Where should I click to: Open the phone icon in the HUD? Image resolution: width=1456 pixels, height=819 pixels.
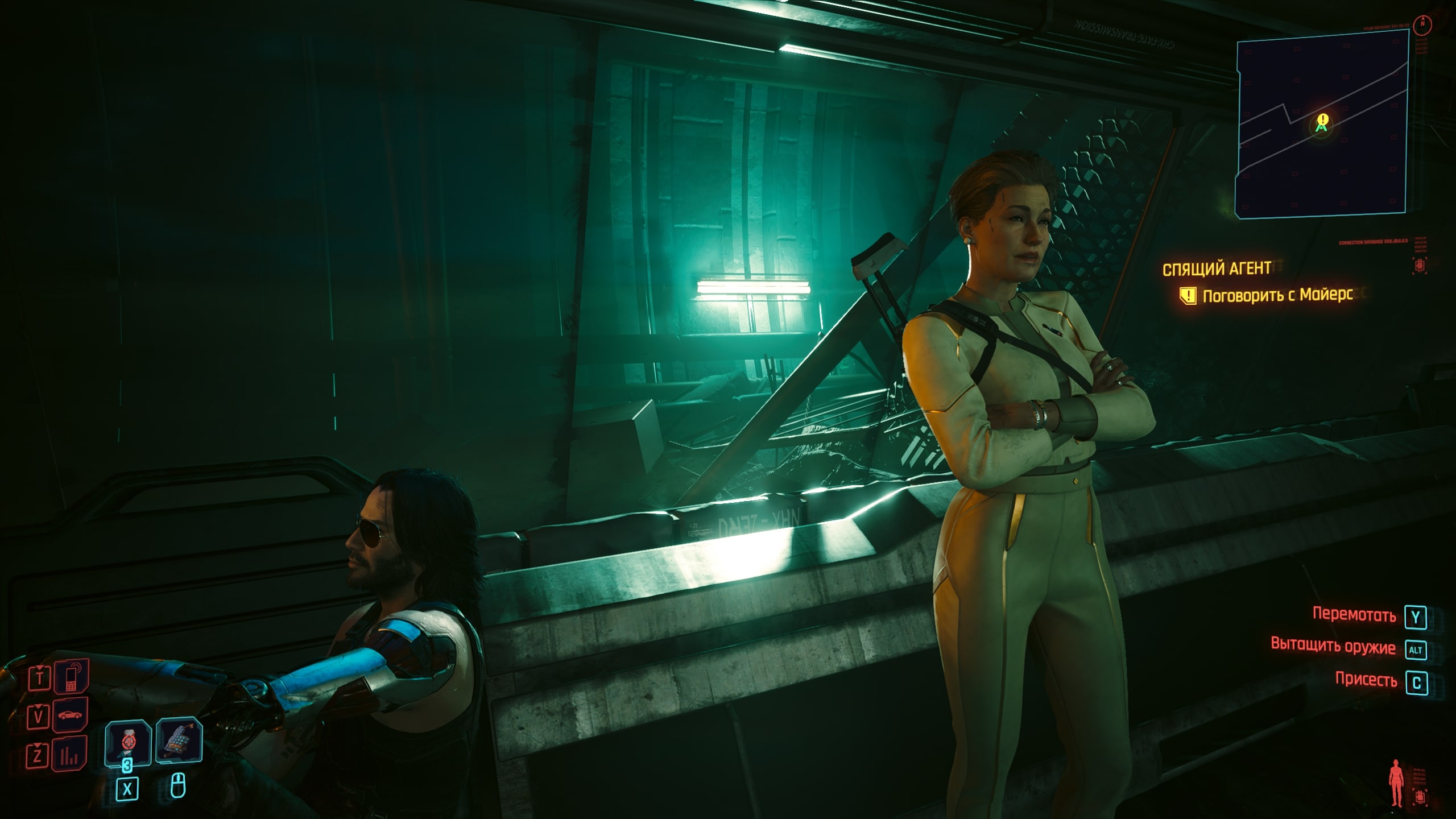click(x=71, y=677)
